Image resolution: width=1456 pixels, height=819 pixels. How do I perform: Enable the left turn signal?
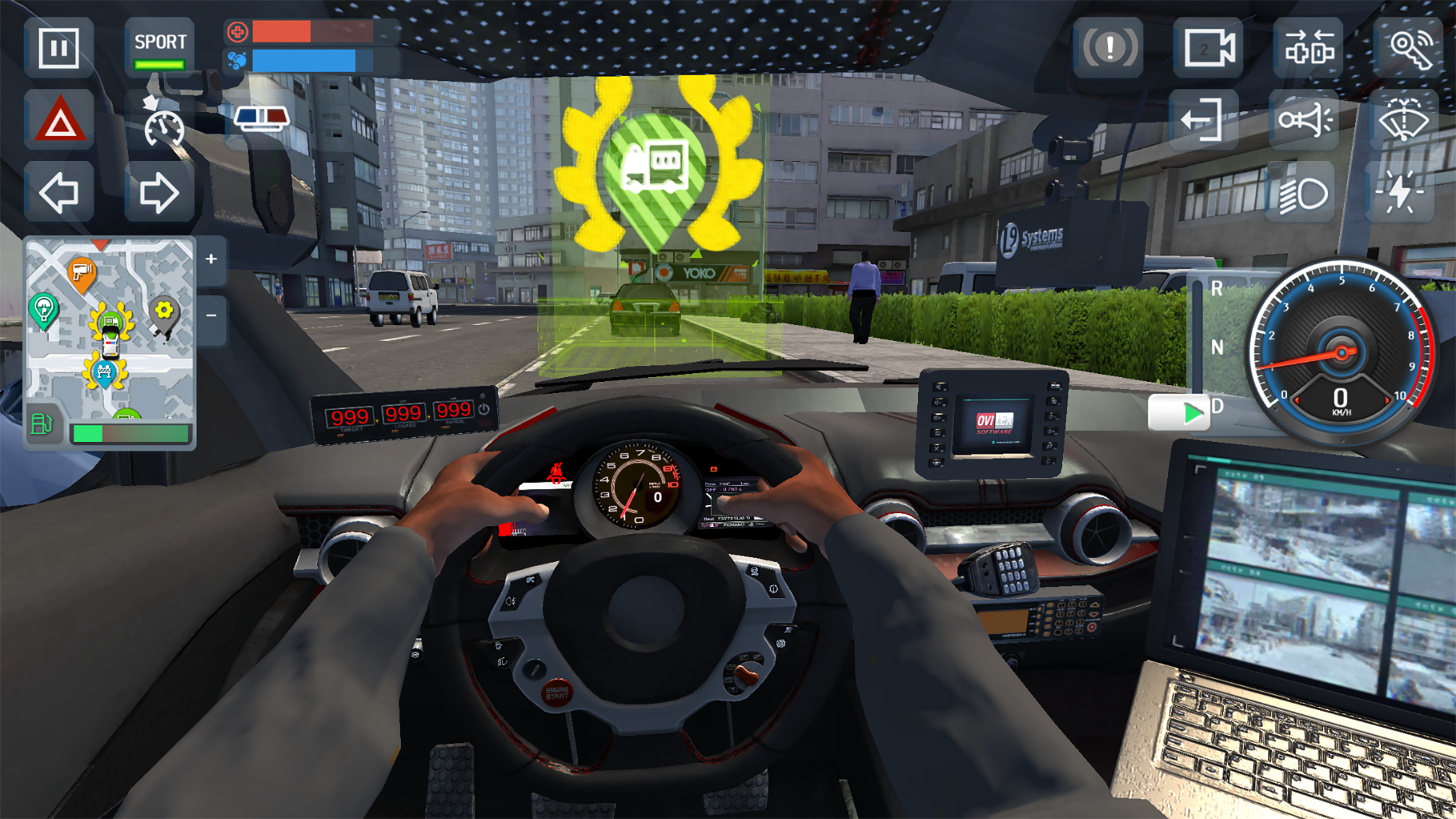pyautogui.click(x=58, y=193)
